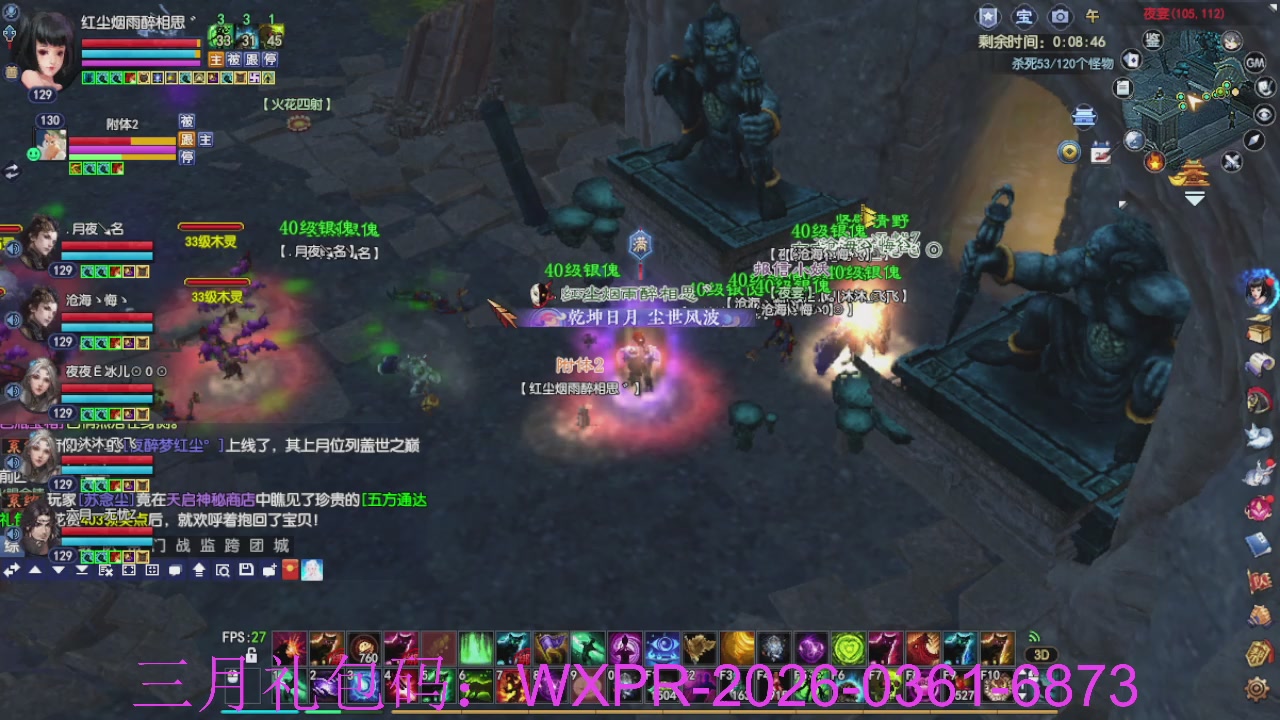Open the world map globe icon below the minimap
This screenshot has width=1280, height=720.
point(1133,139)
